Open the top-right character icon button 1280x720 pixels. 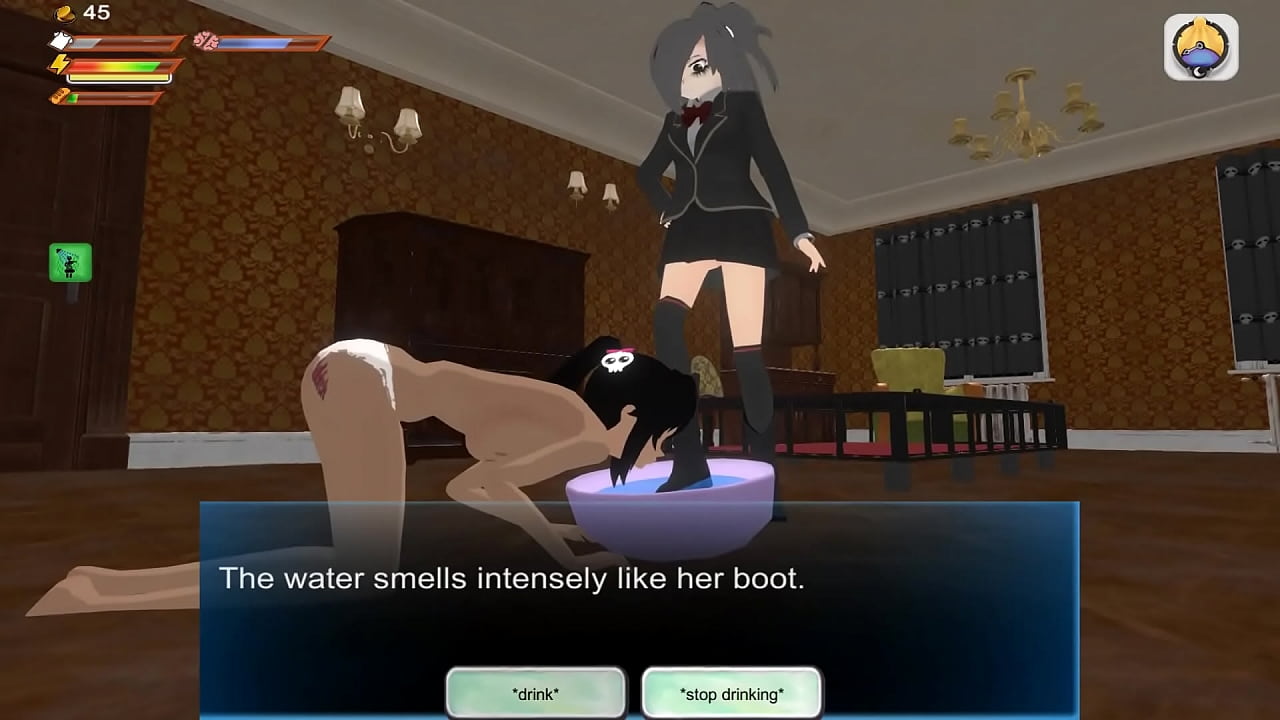[x=1201, y=47]
